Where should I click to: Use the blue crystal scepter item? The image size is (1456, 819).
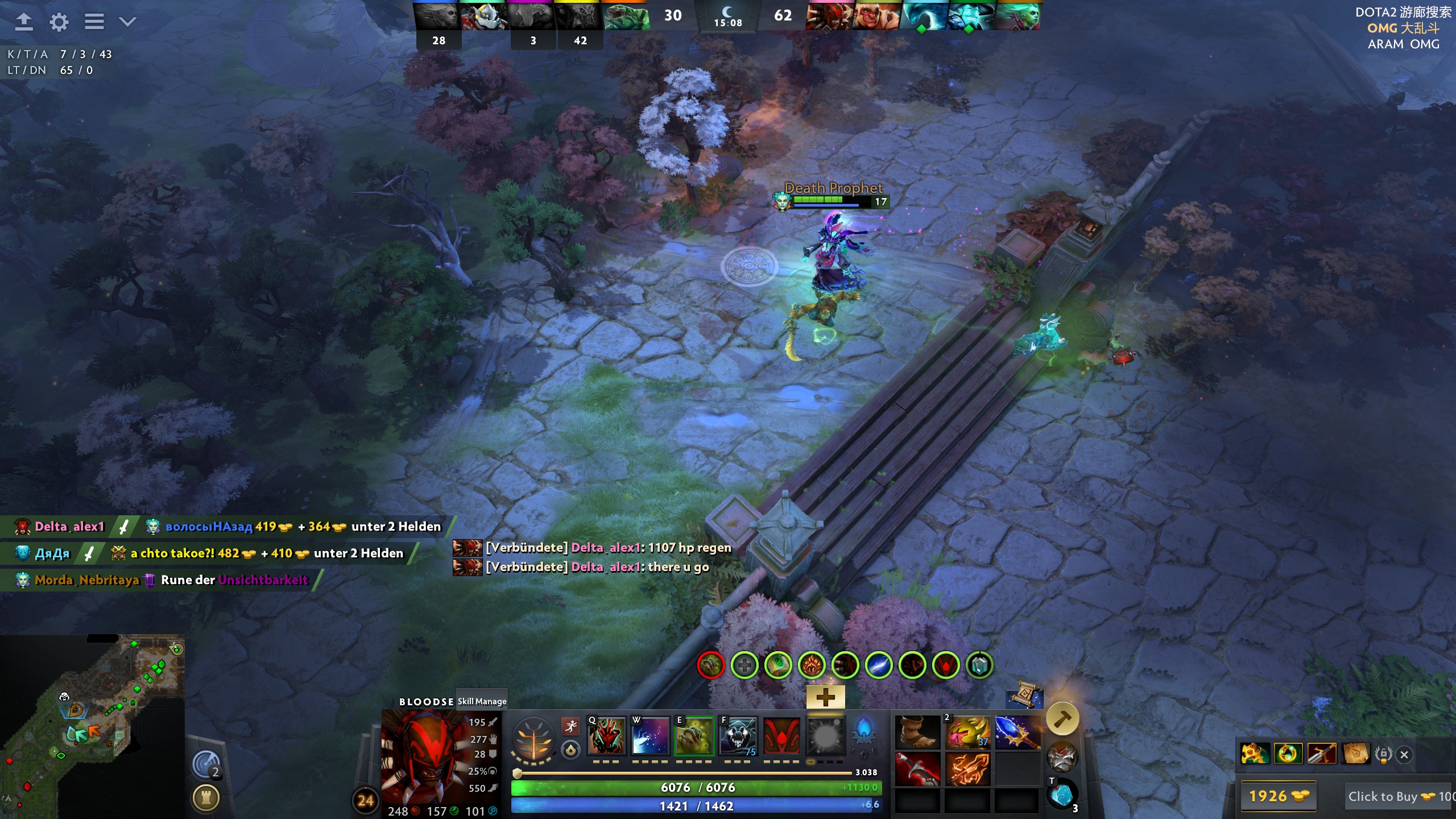1017,733
